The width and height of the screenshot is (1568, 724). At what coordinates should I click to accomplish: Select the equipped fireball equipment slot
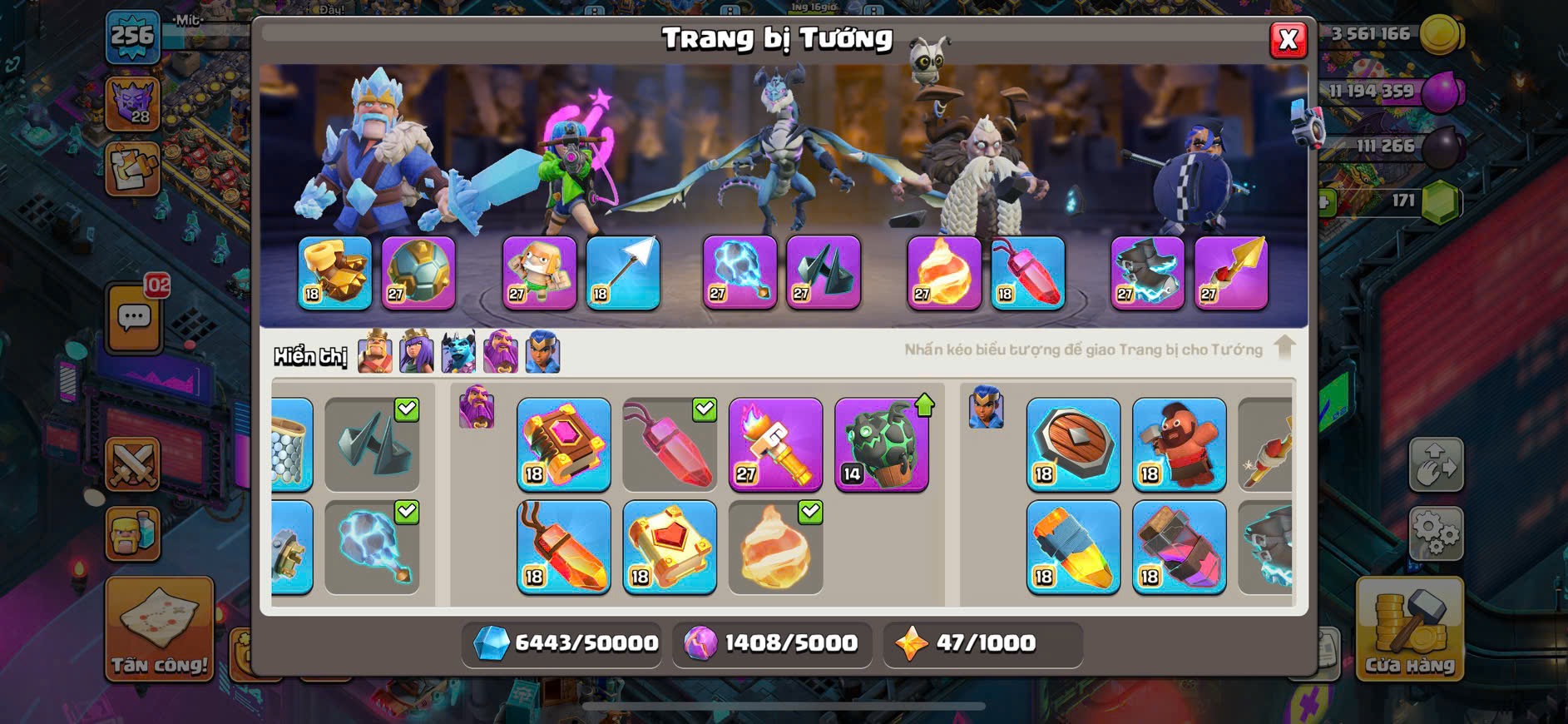click(x=944, y=273)
